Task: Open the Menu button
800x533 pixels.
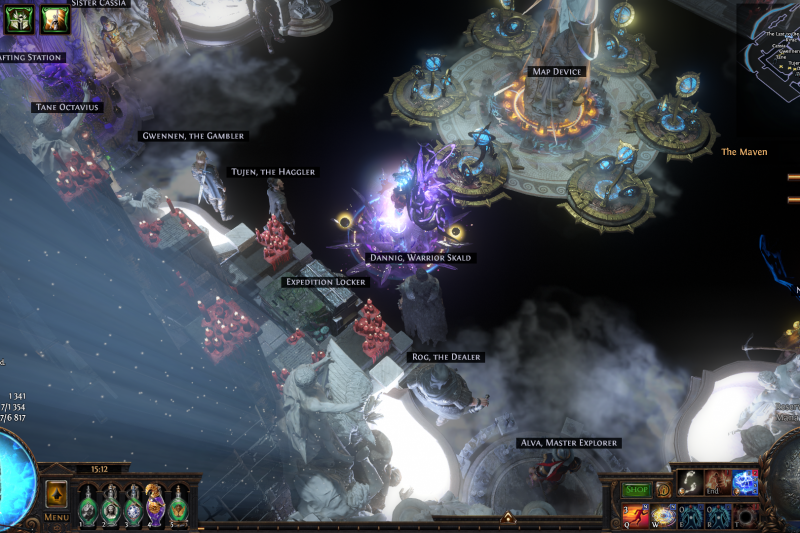Action: 56,517
